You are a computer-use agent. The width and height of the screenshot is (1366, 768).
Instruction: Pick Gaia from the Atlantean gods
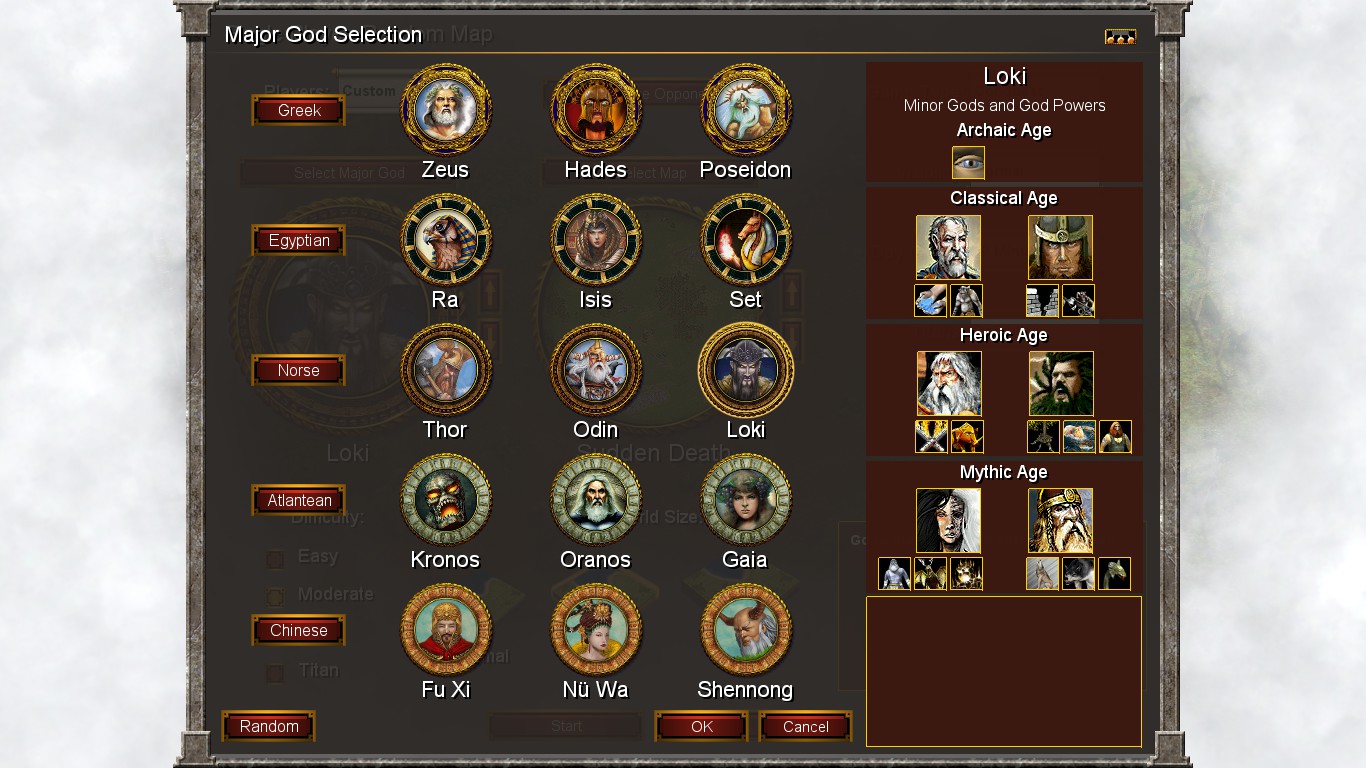[x=745, y=500]
